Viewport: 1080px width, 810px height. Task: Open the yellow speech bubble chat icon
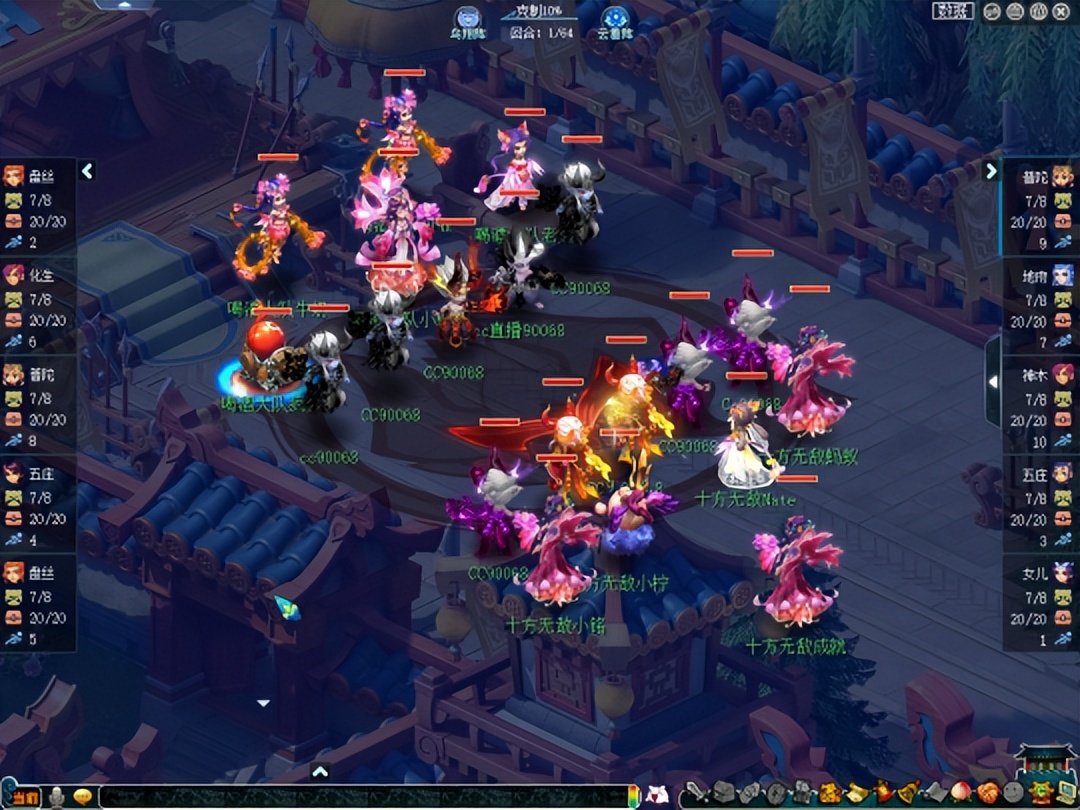83,796
